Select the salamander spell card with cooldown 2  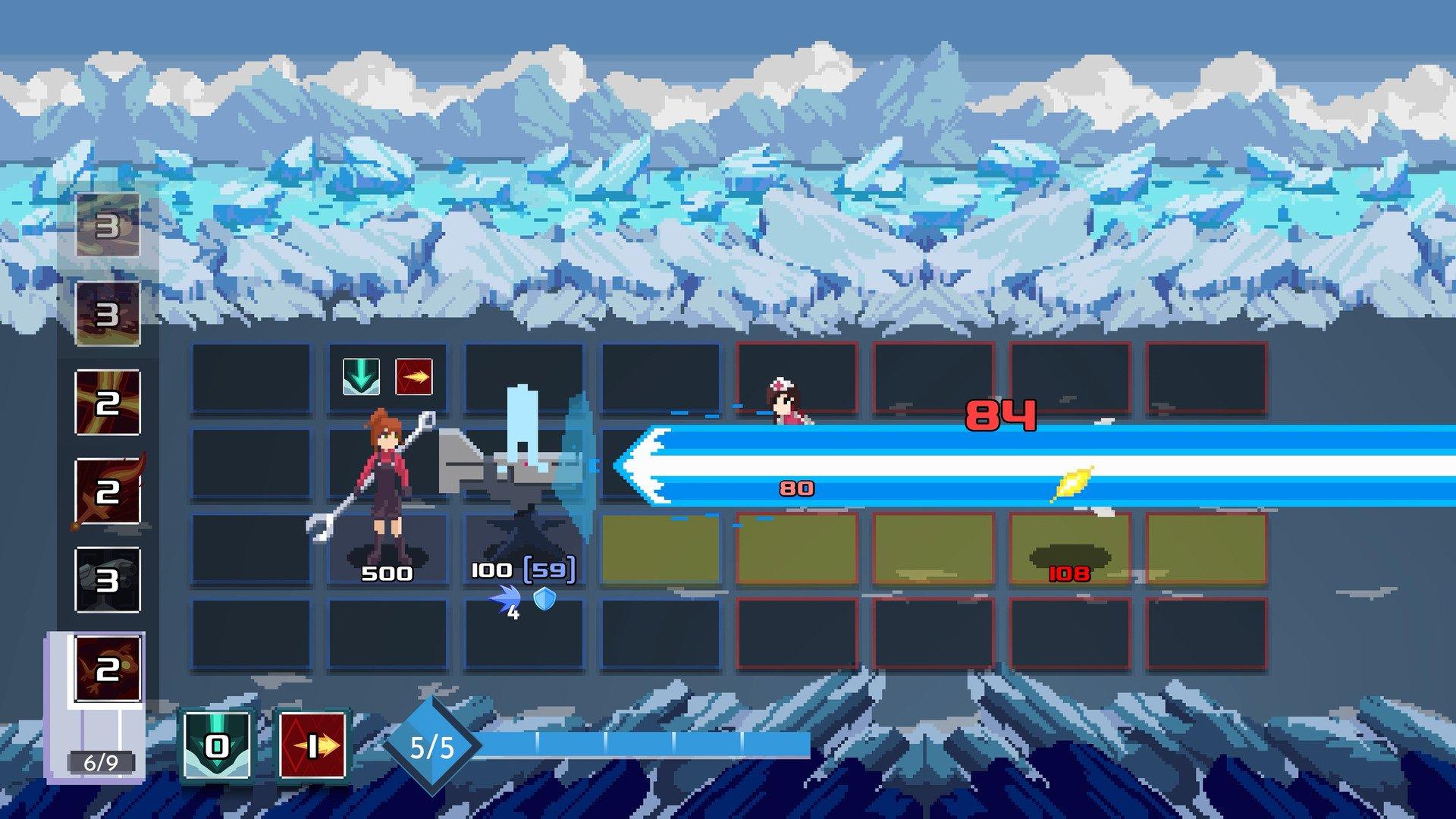tap(108, 668)
